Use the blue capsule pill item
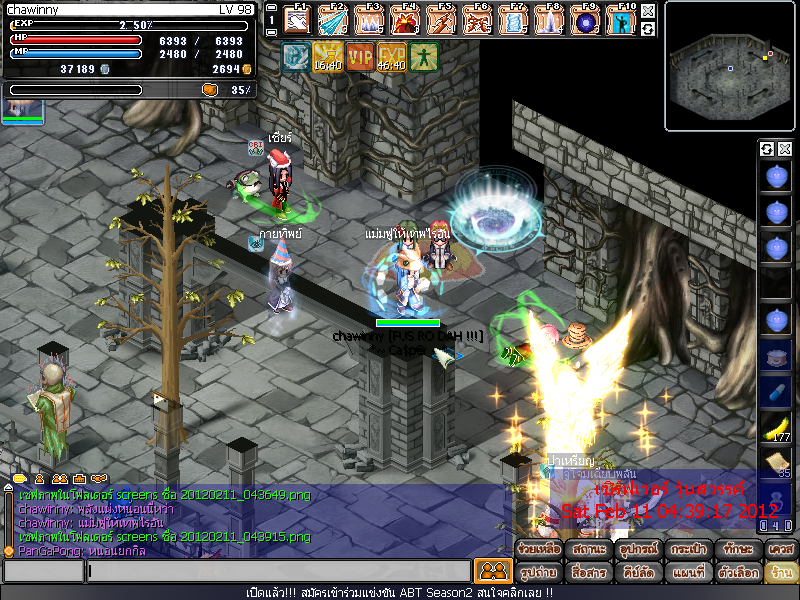Viewport: 800px width, 600px height. point(776,391)
